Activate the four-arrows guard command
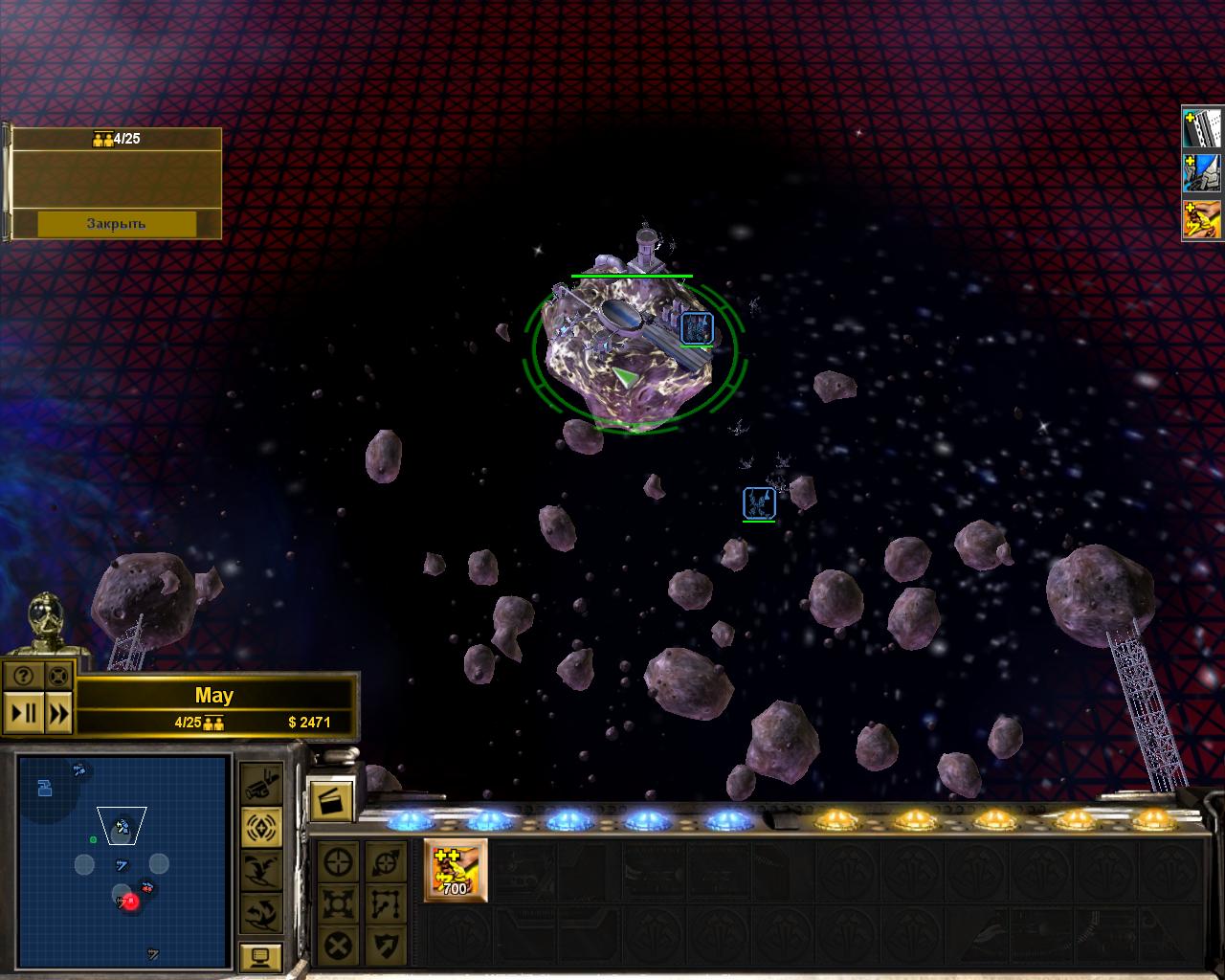1225x980 pixels. (338, 903)
